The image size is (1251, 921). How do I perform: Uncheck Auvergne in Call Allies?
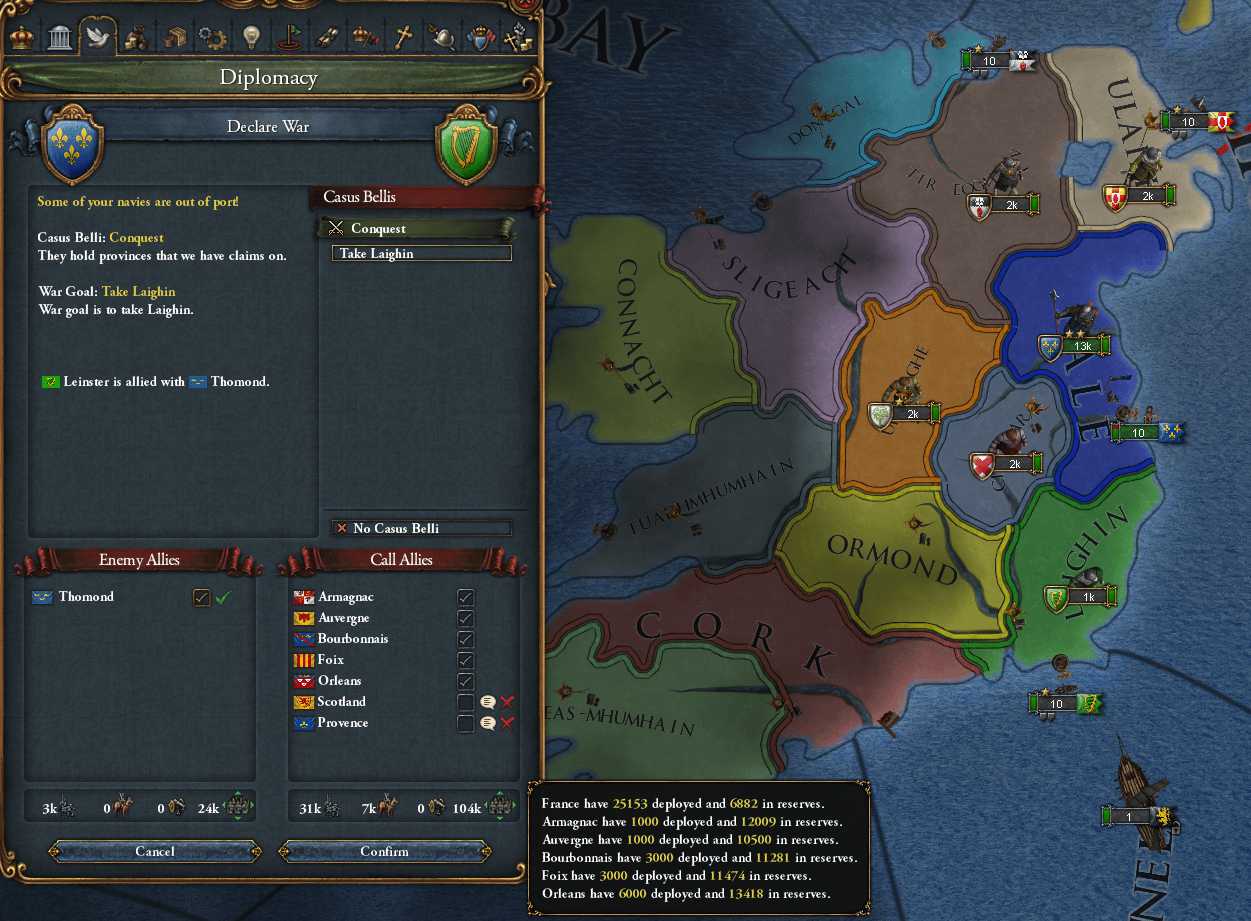pos(465,618)
